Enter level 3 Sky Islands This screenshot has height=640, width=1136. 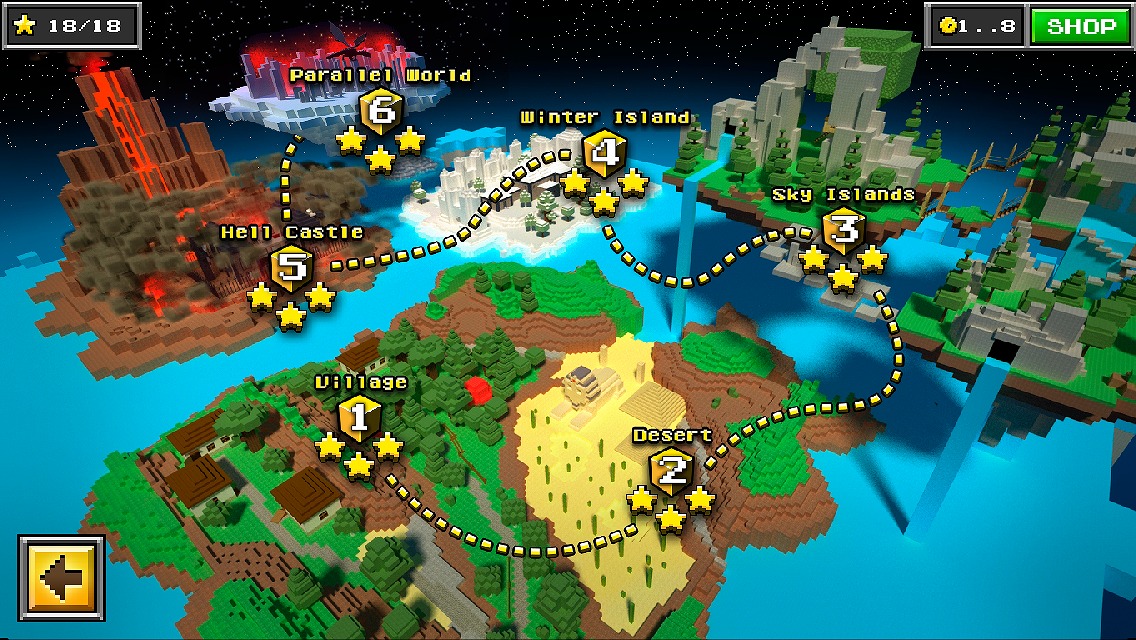pos(843,231)
